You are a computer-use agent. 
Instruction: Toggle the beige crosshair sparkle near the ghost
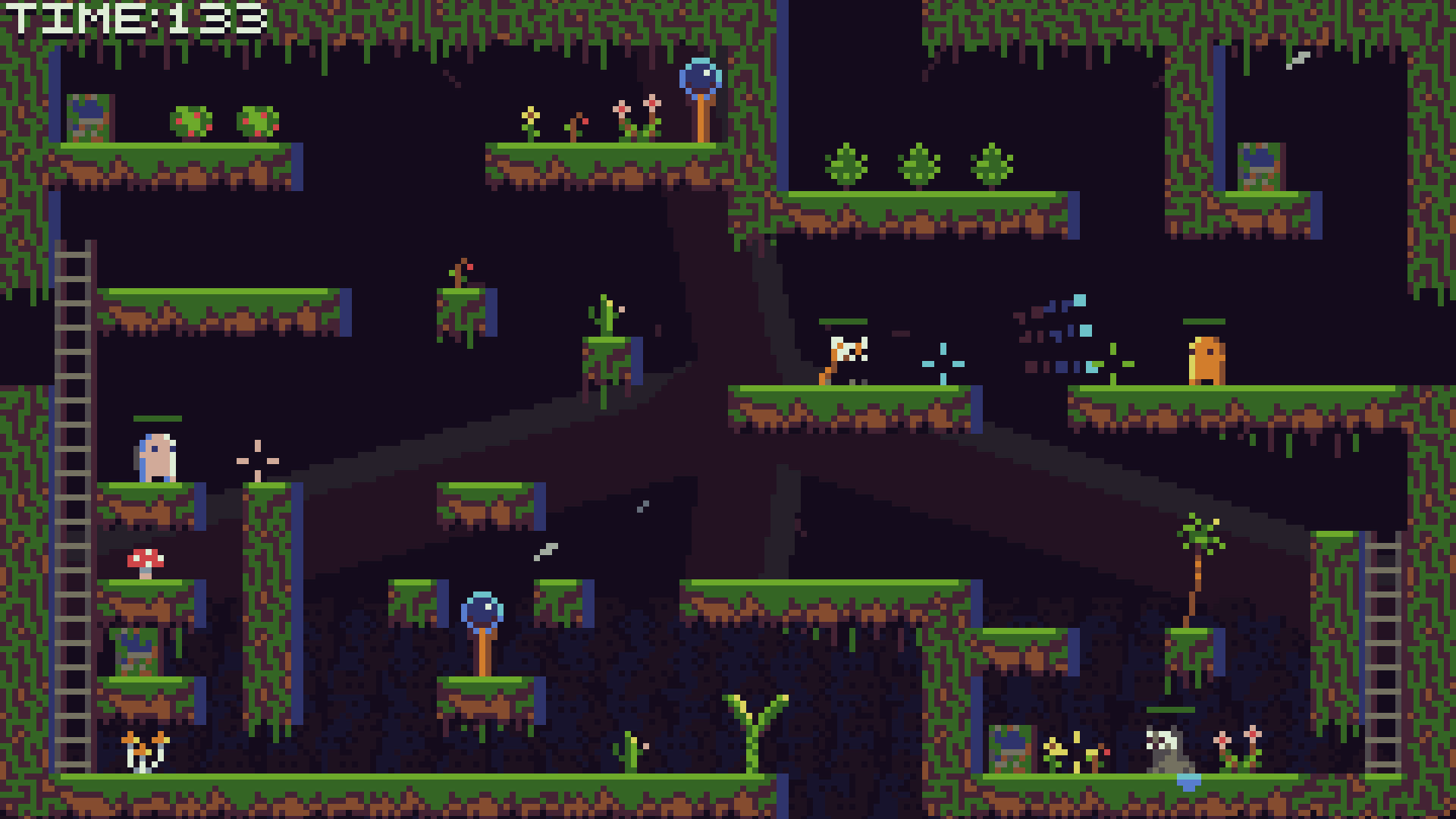256,461
